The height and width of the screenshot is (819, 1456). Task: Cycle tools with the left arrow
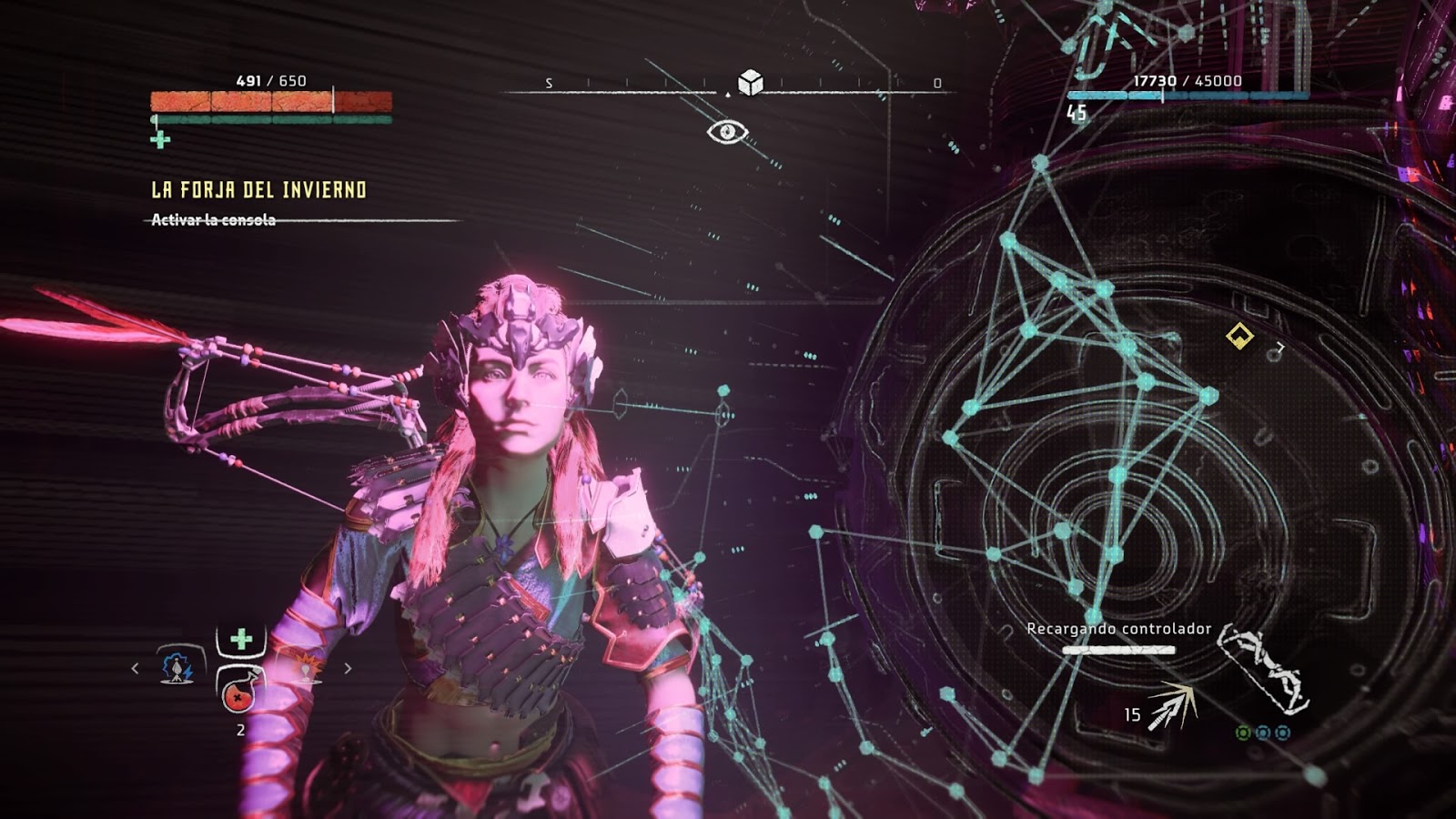136,669
